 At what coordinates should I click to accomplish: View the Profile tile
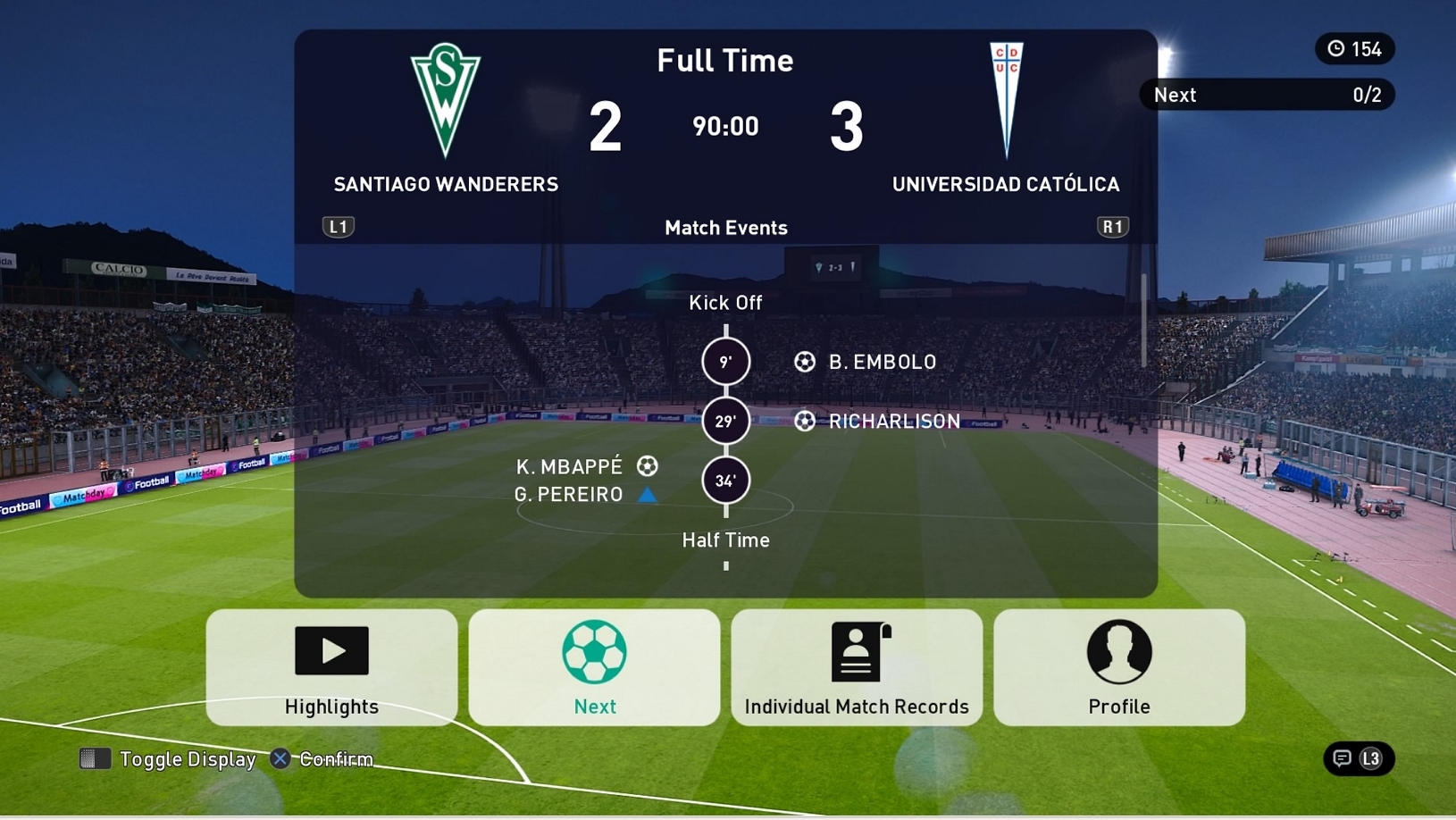click(x=1119, y=667)
